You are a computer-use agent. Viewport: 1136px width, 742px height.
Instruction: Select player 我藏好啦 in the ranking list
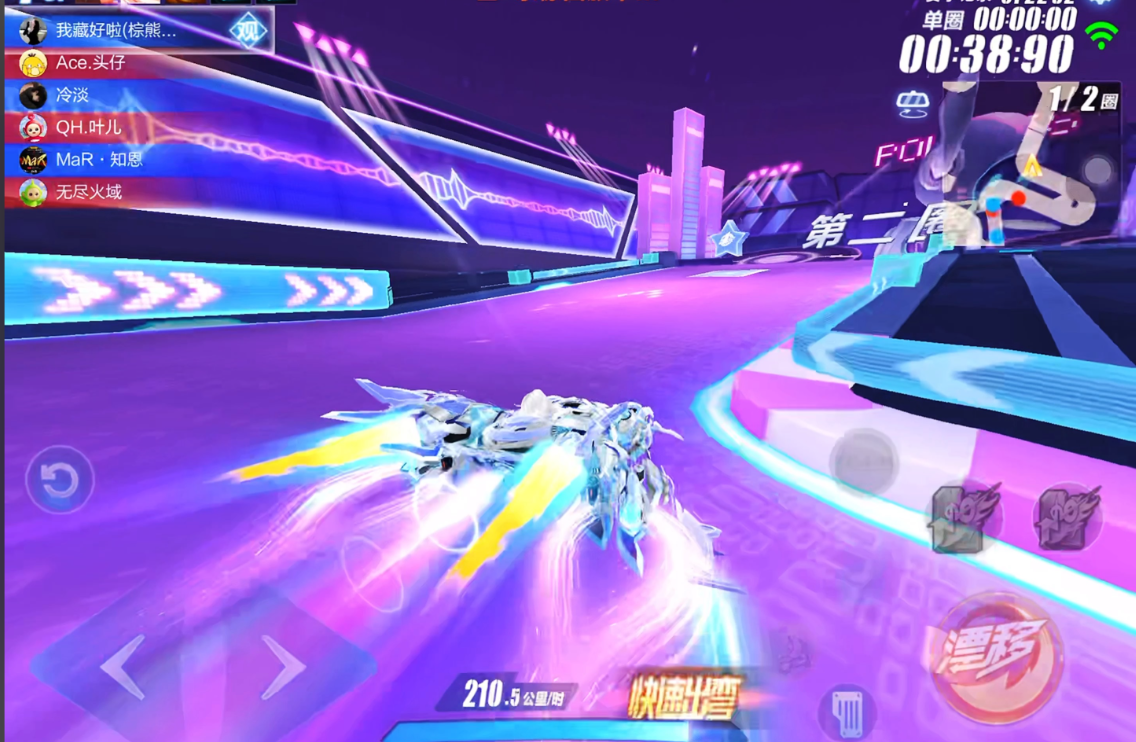pyautogui.click(x=115, y=30)
